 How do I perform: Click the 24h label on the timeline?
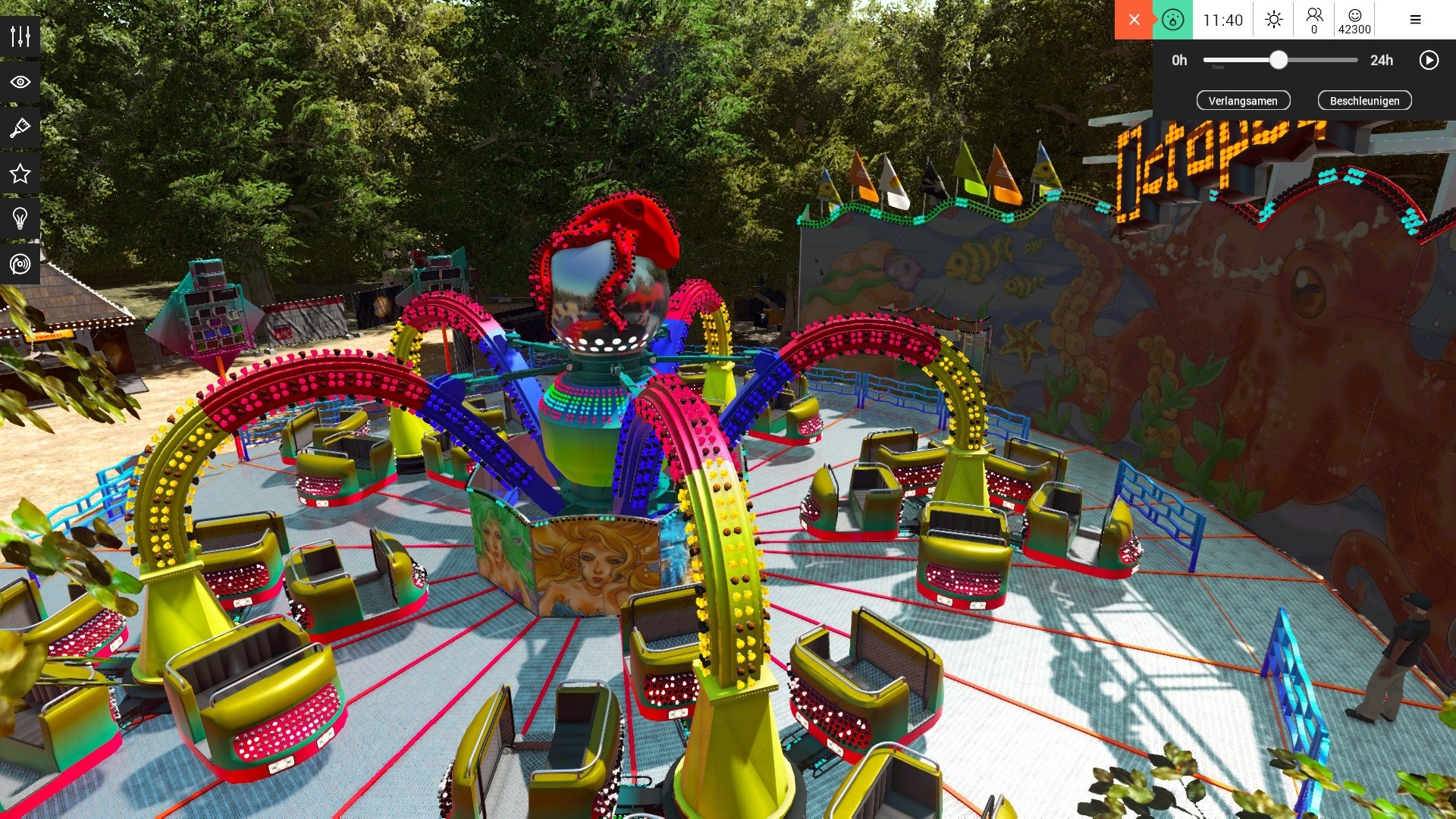click(1382, 60)
